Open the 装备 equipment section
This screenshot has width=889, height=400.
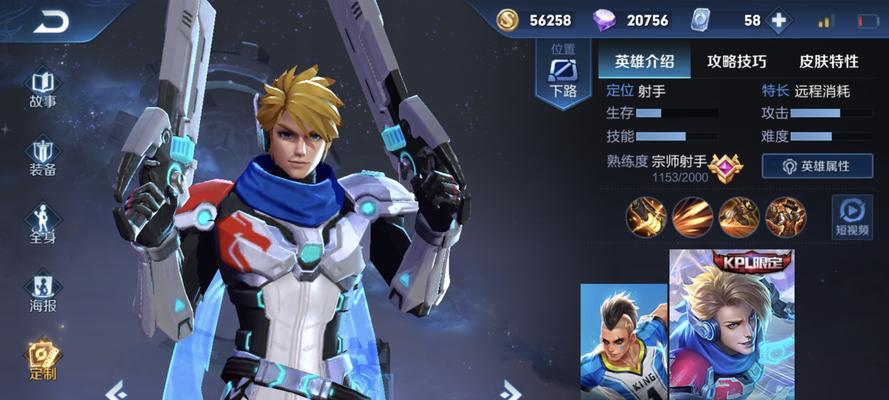(42, 157)
